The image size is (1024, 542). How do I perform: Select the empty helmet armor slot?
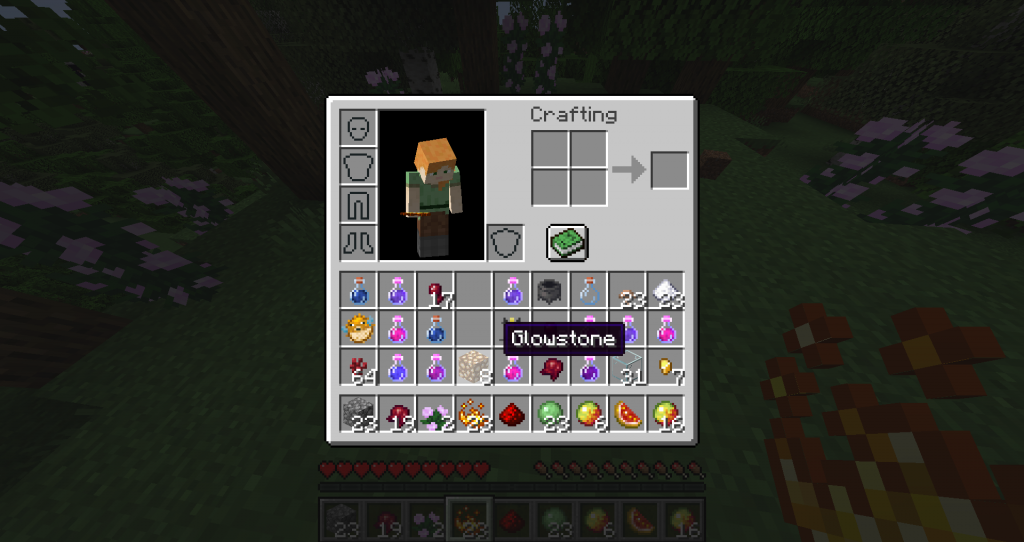pyautogui.click(x=359, y=129)
